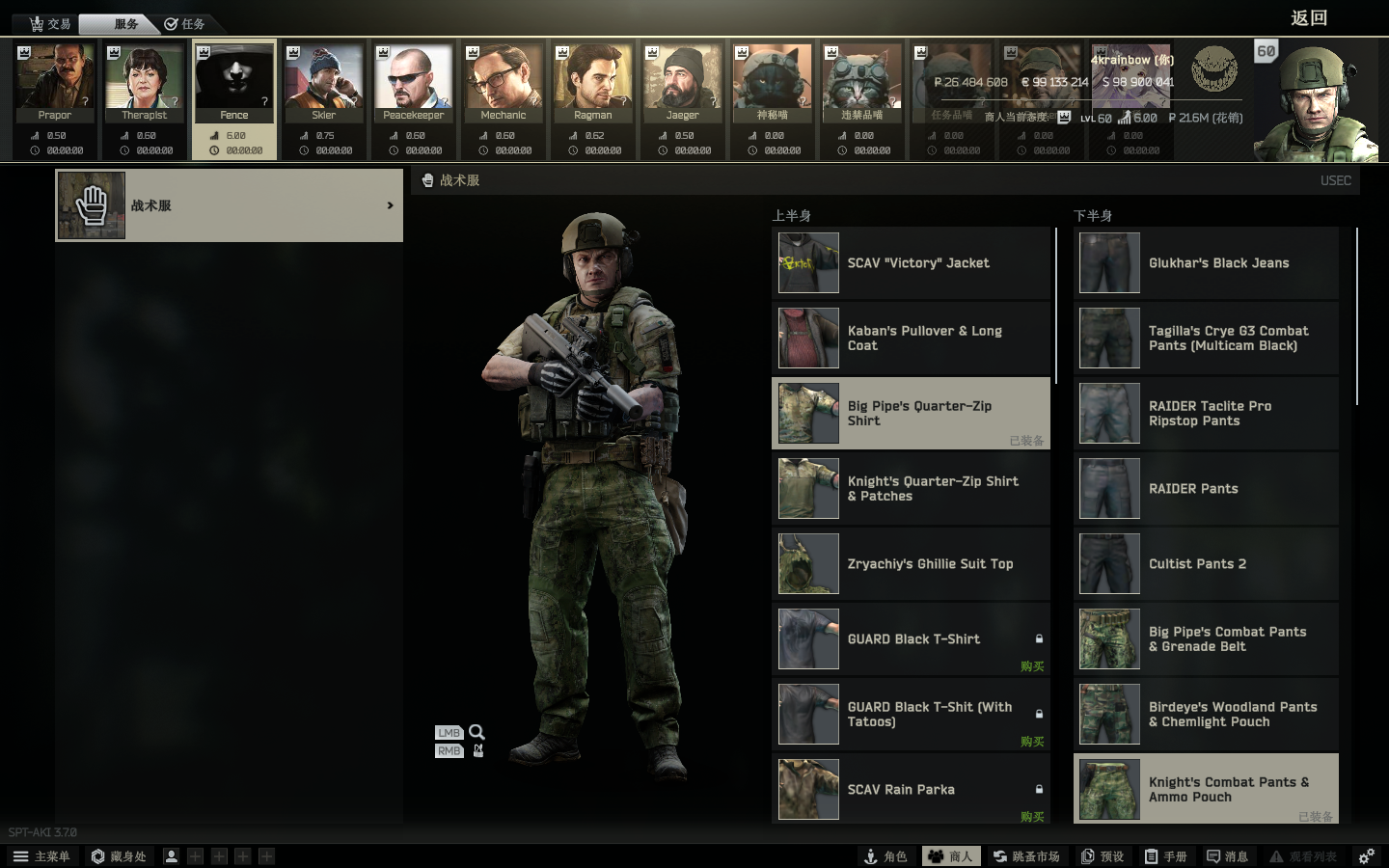Select the trader Prapor portrait

tap(55, 84)
